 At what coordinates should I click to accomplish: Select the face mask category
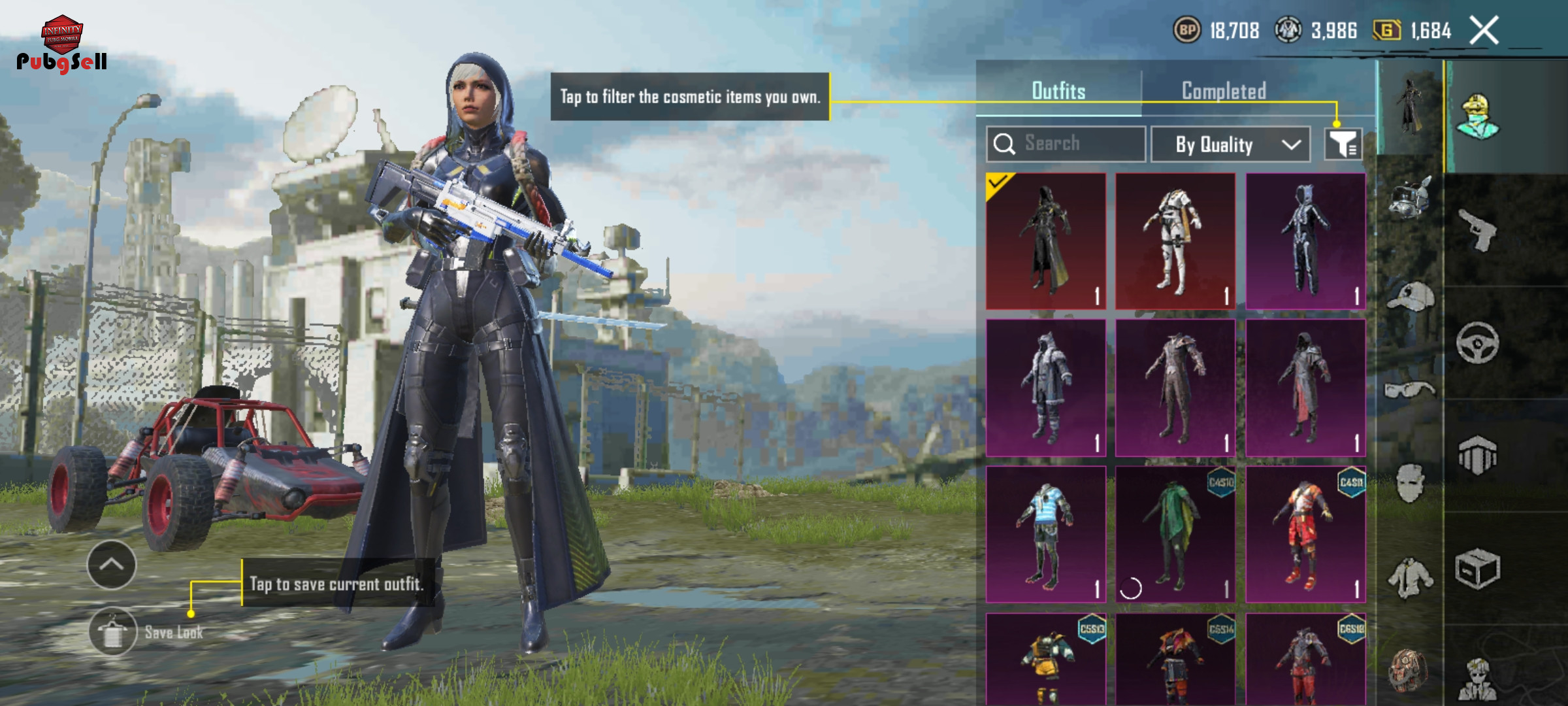(1410, 484)
